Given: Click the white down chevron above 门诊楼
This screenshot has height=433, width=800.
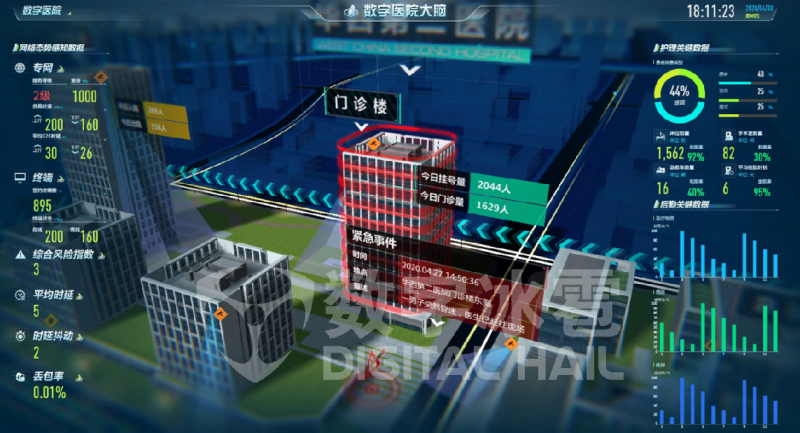Looking at the screenshot, I should coord(408,70).
